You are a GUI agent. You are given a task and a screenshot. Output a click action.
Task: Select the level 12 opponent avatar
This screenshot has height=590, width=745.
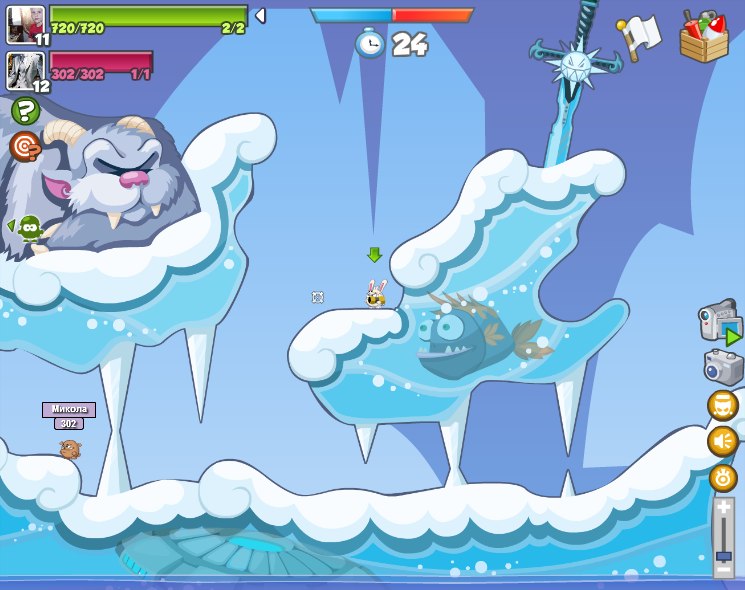click(x=25, y=70)
